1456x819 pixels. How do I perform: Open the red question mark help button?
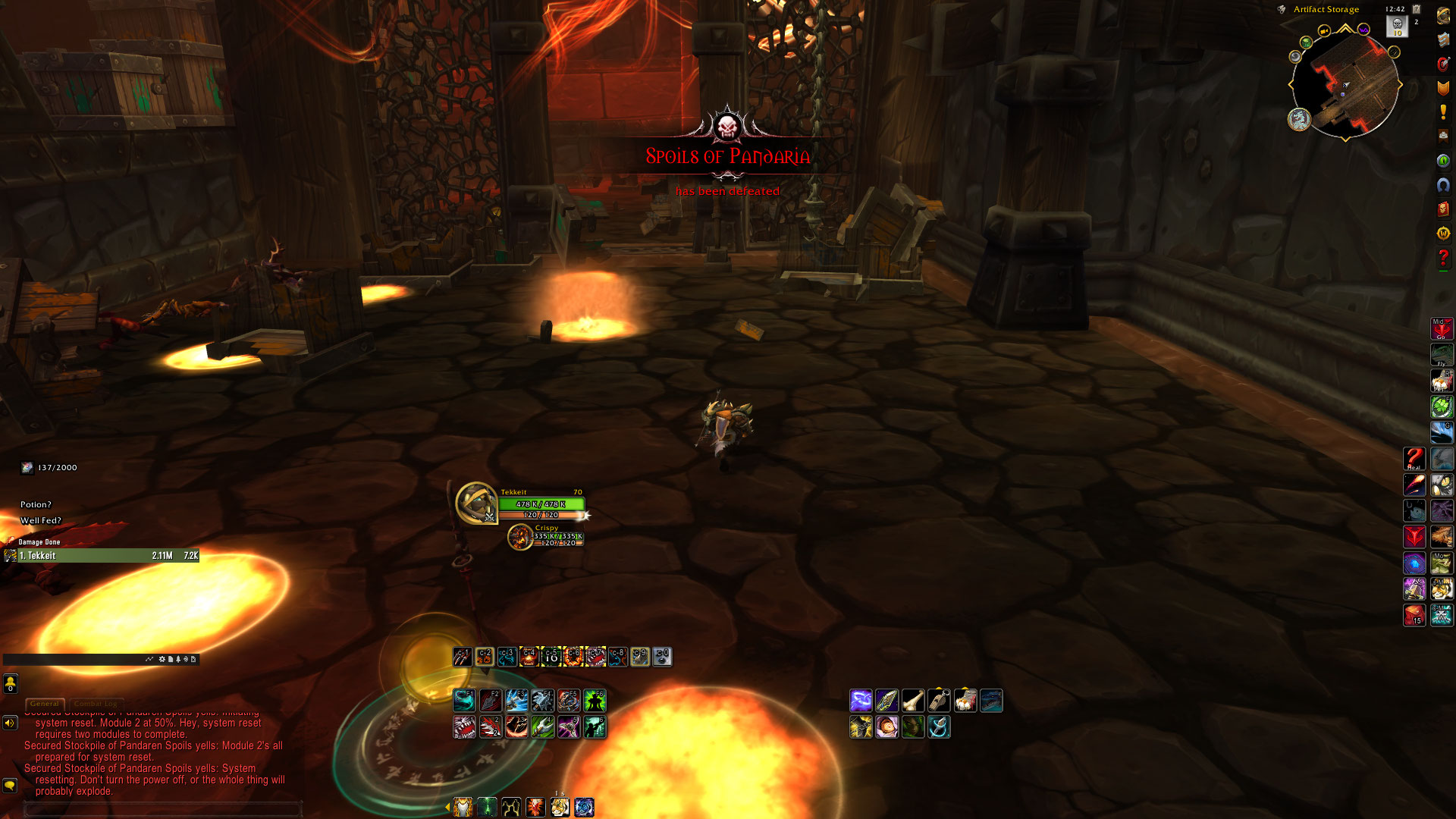(x=1442, y=259)
